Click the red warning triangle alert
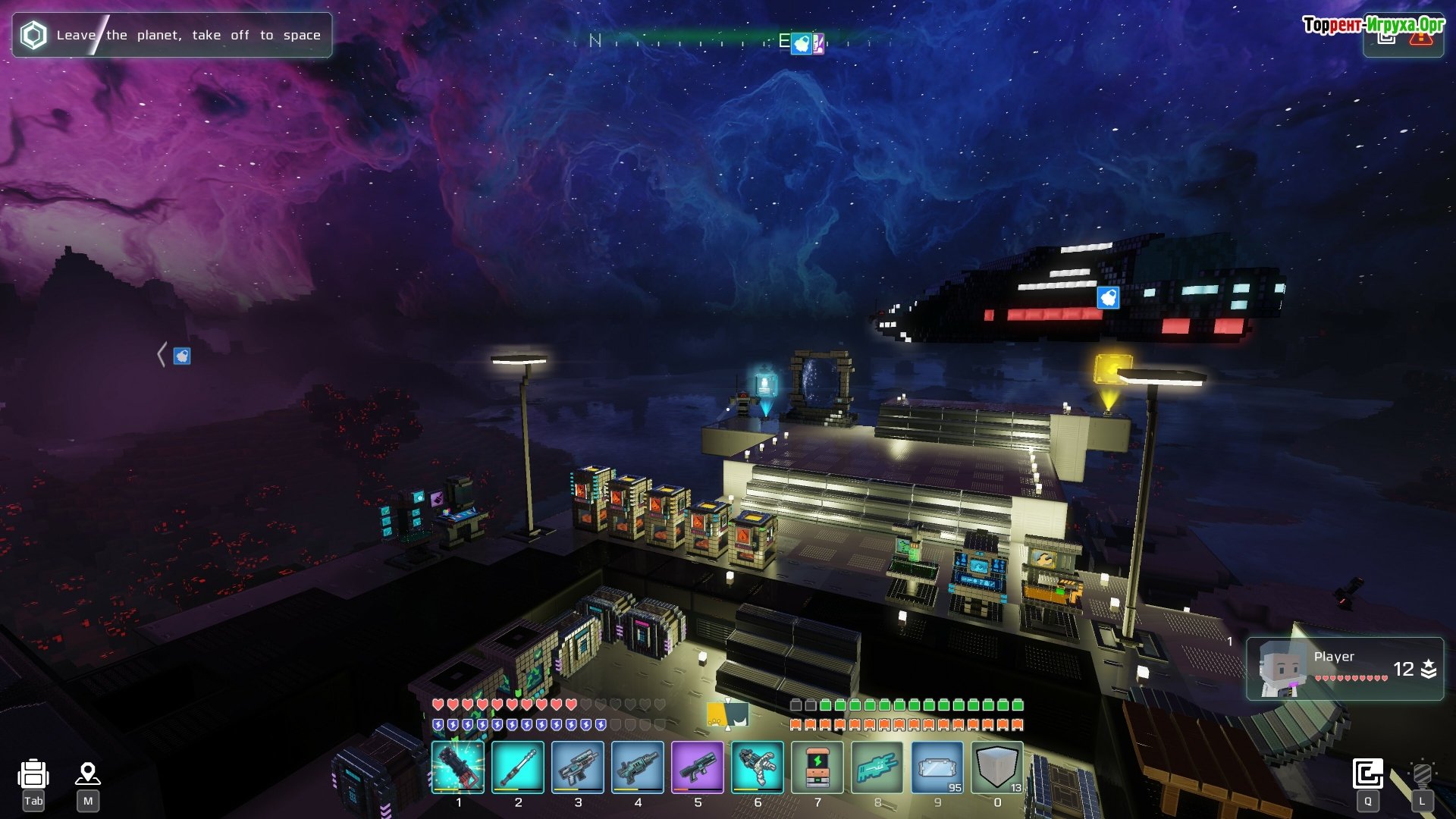The height and width of the screenshot is (819, 1456). [x=1420, y=38]
